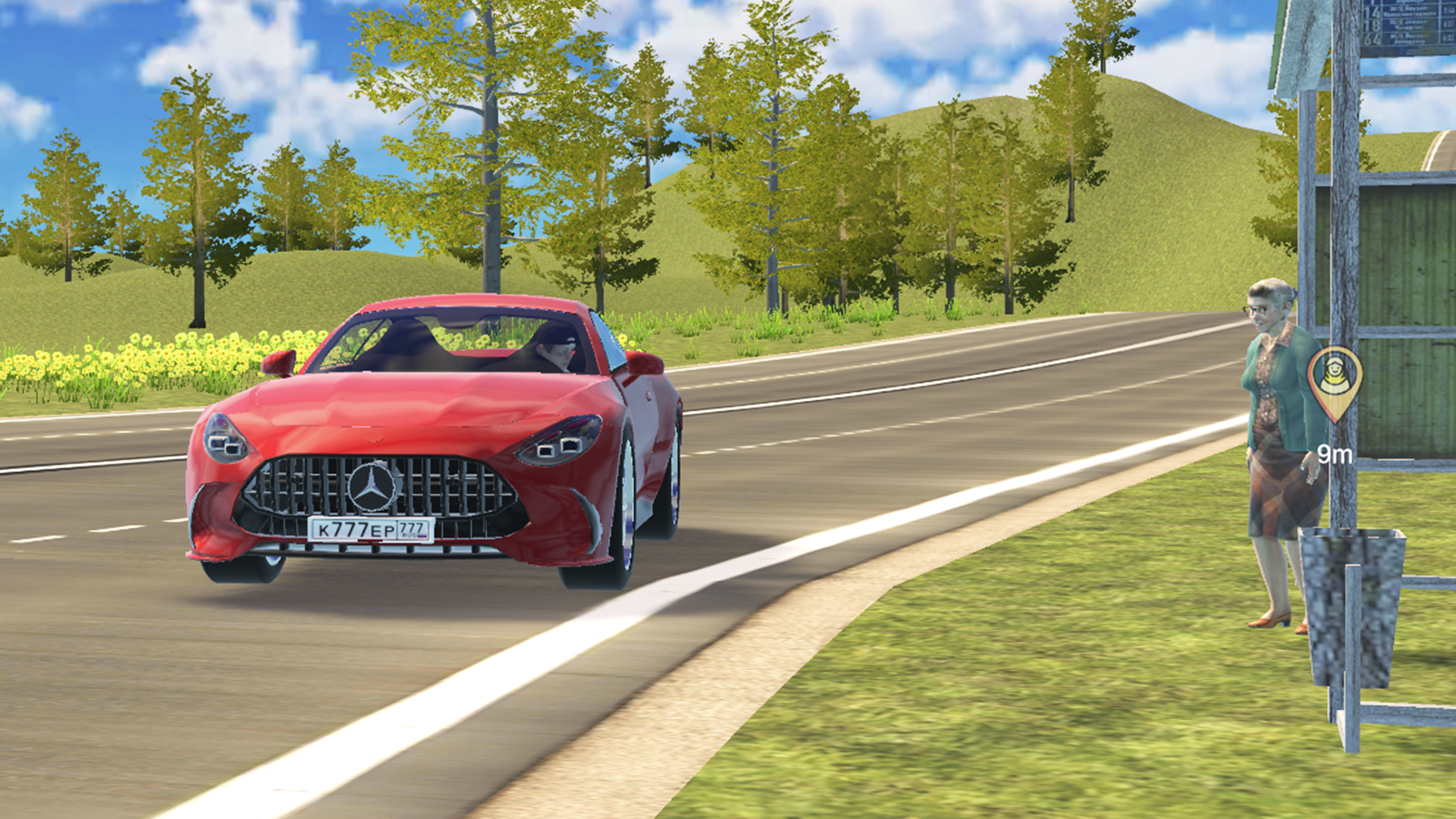The width and height of the screenshot is (1456, 819).
Task: Click route number 14 on the bus schedule
Action: pos(1373,14)
